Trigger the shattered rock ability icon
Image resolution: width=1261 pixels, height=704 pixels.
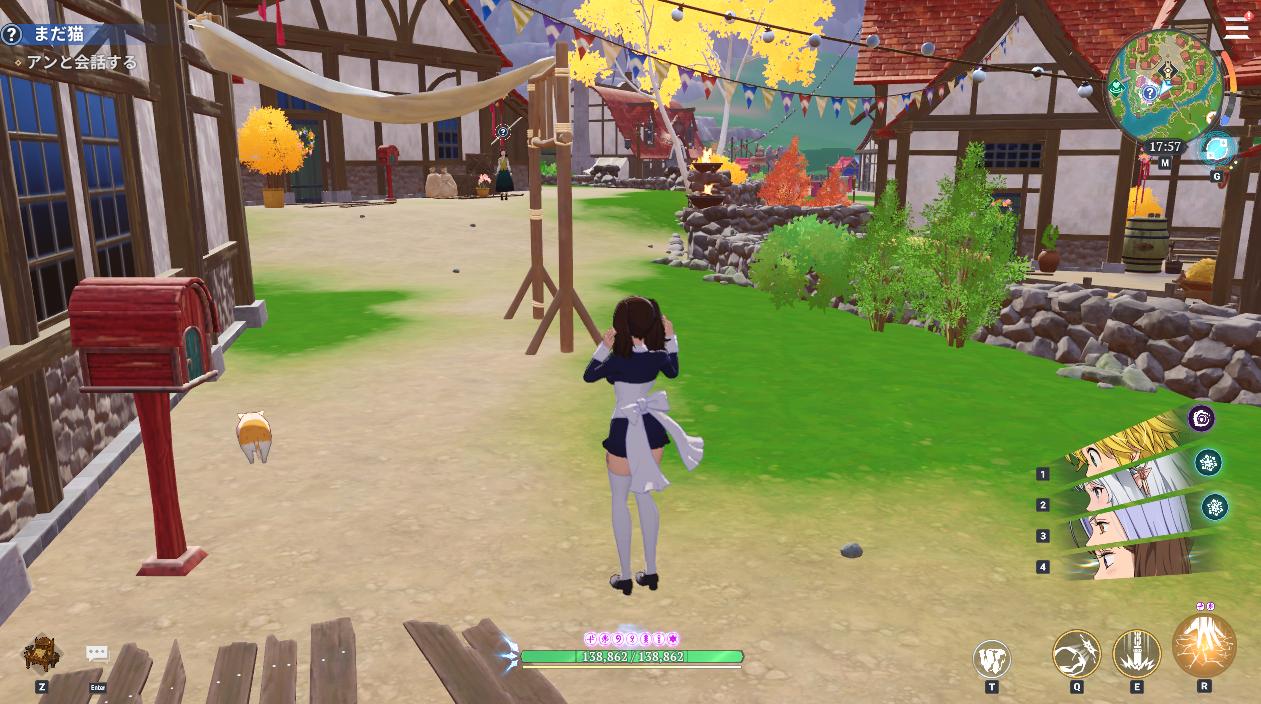pyautogui.click(x=991, y=659)
